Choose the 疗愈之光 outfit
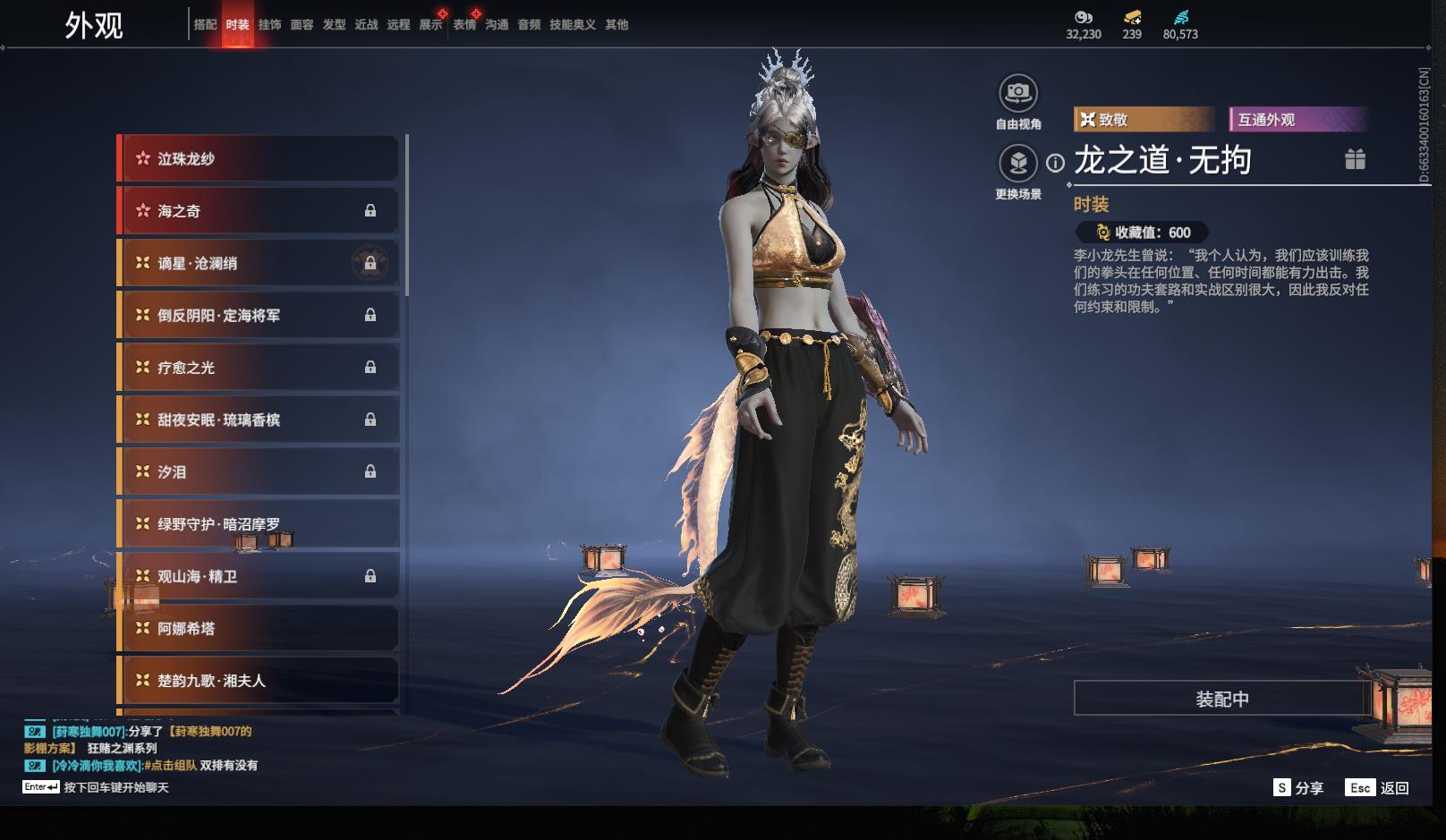Image resolution: width=1446 pixels, height=840 pixels. tap(259, 368)
